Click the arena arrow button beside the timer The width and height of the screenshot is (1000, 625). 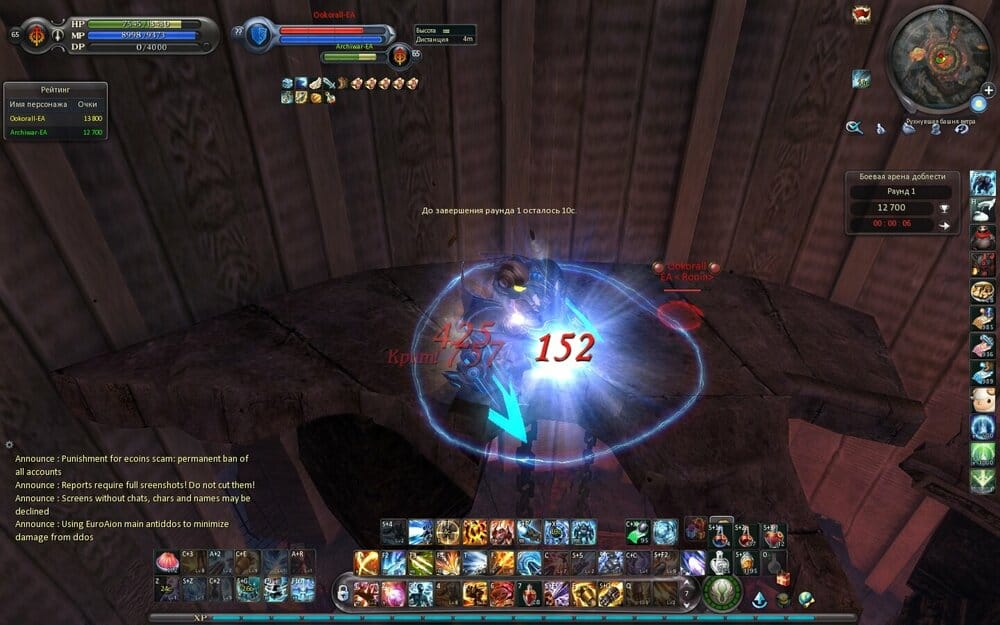tap(944, 225)
